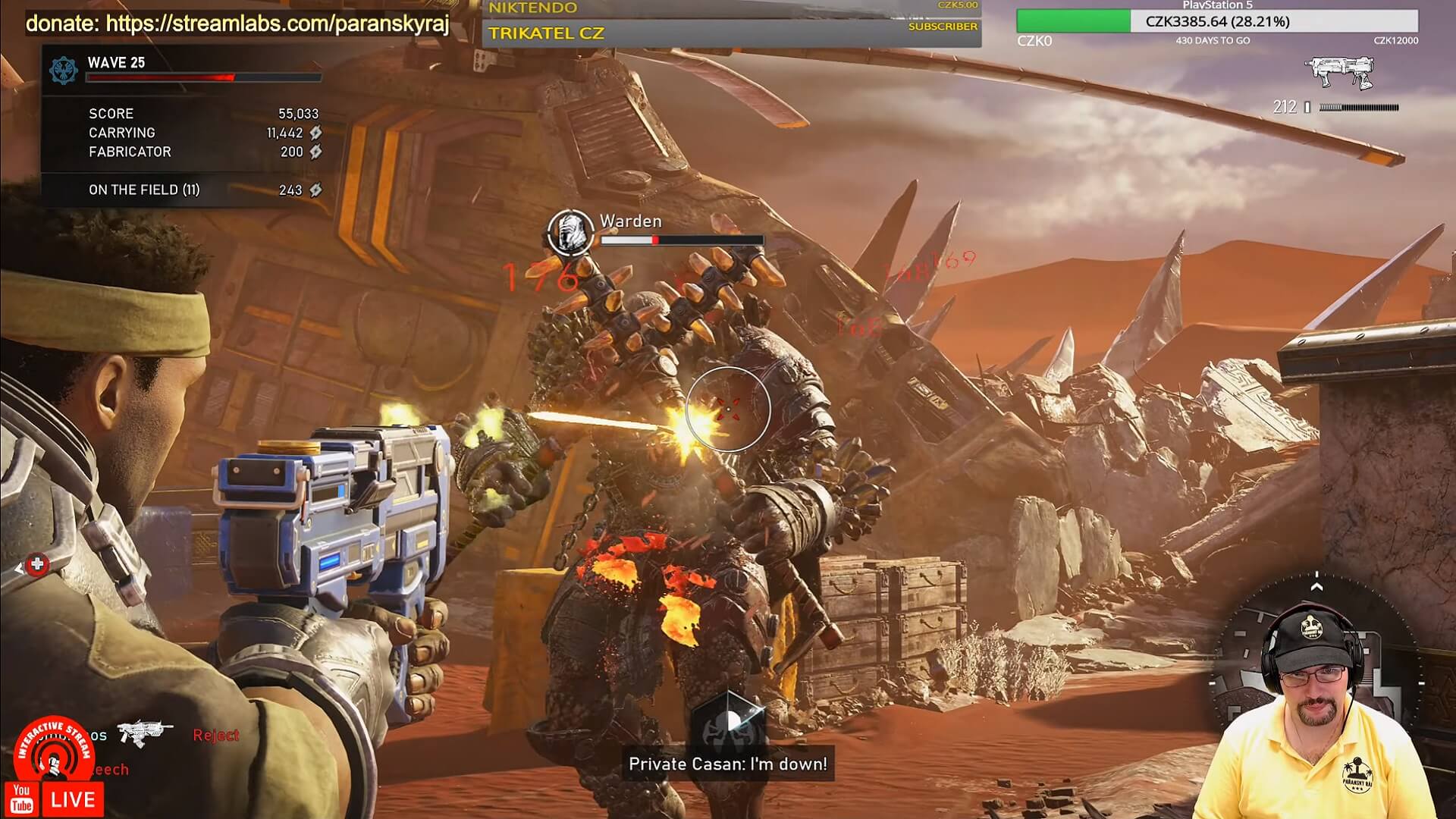Click the red medic cross indicator
This screenshot has width=1456, height=819.
click(x=37, y=564)
